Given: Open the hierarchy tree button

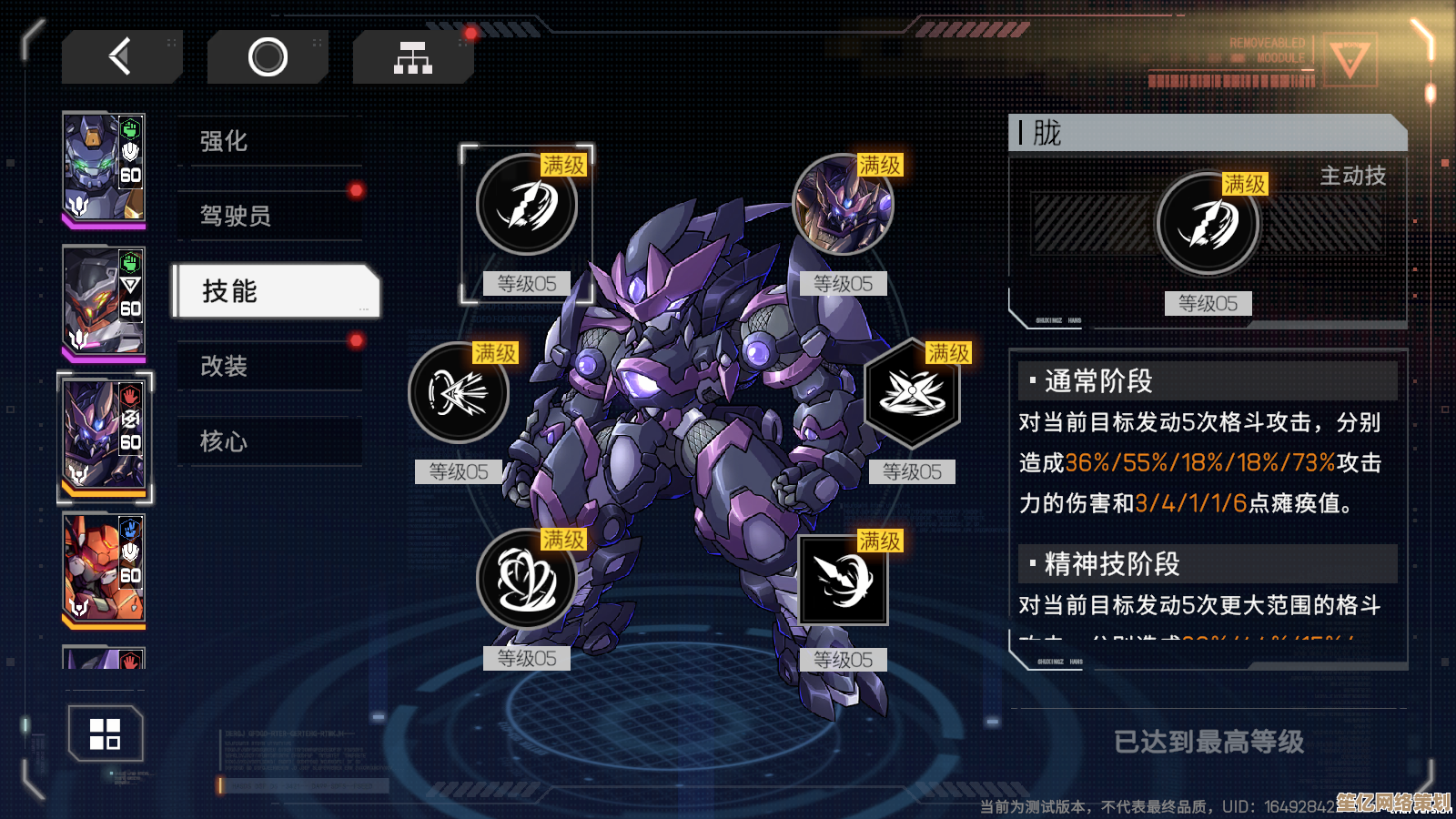Looking at the screenshot, I should click(412, 57).
